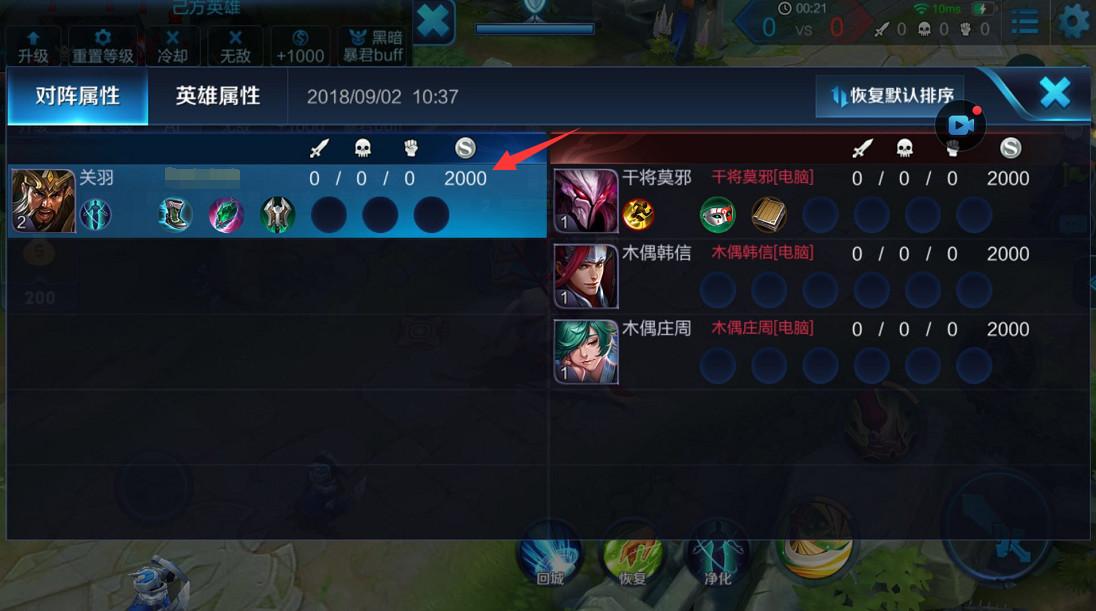Open the gear settings icon
This screenshot has width=1096, height=611.
(1073, 22)
